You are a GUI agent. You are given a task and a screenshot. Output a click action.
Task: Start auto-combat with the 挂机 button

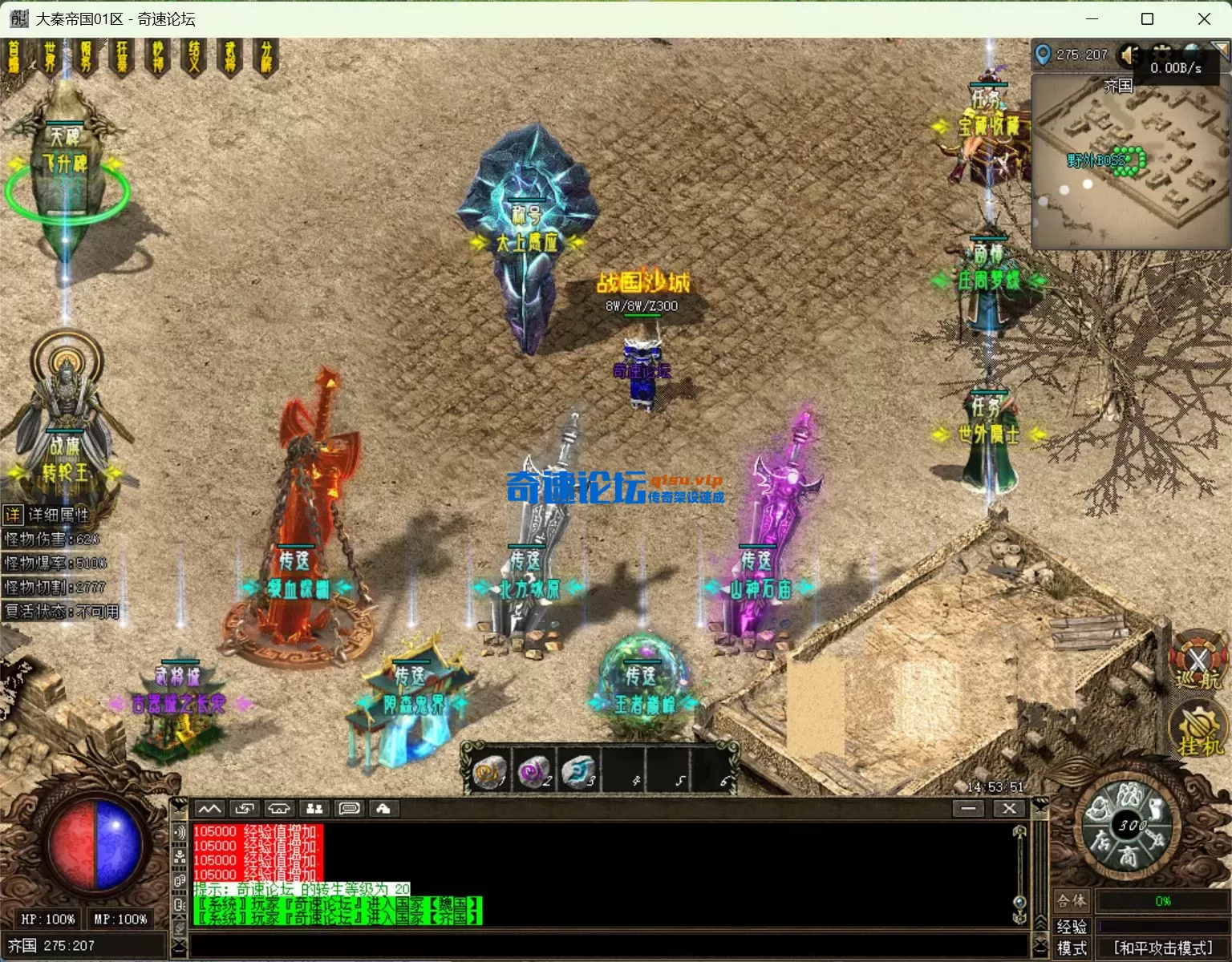pos(1199,730)
